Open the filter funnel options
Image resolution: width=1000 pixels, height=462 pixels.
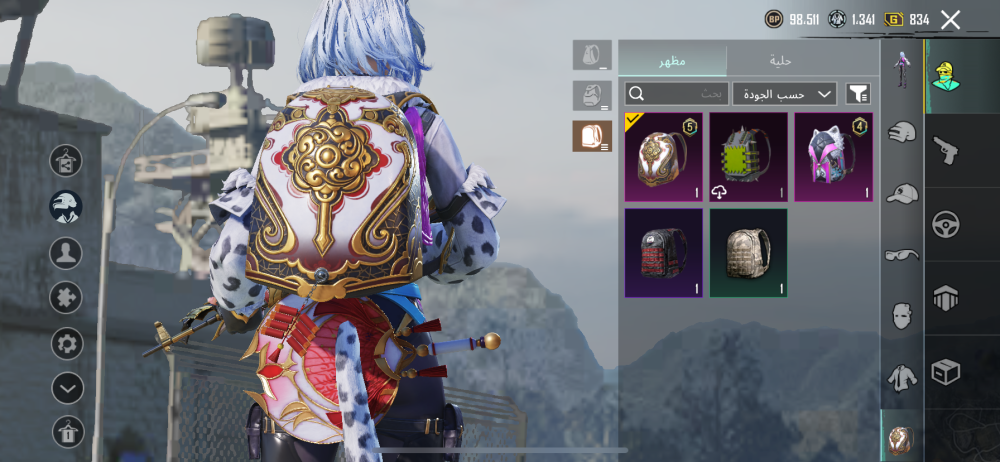point(858,94)
